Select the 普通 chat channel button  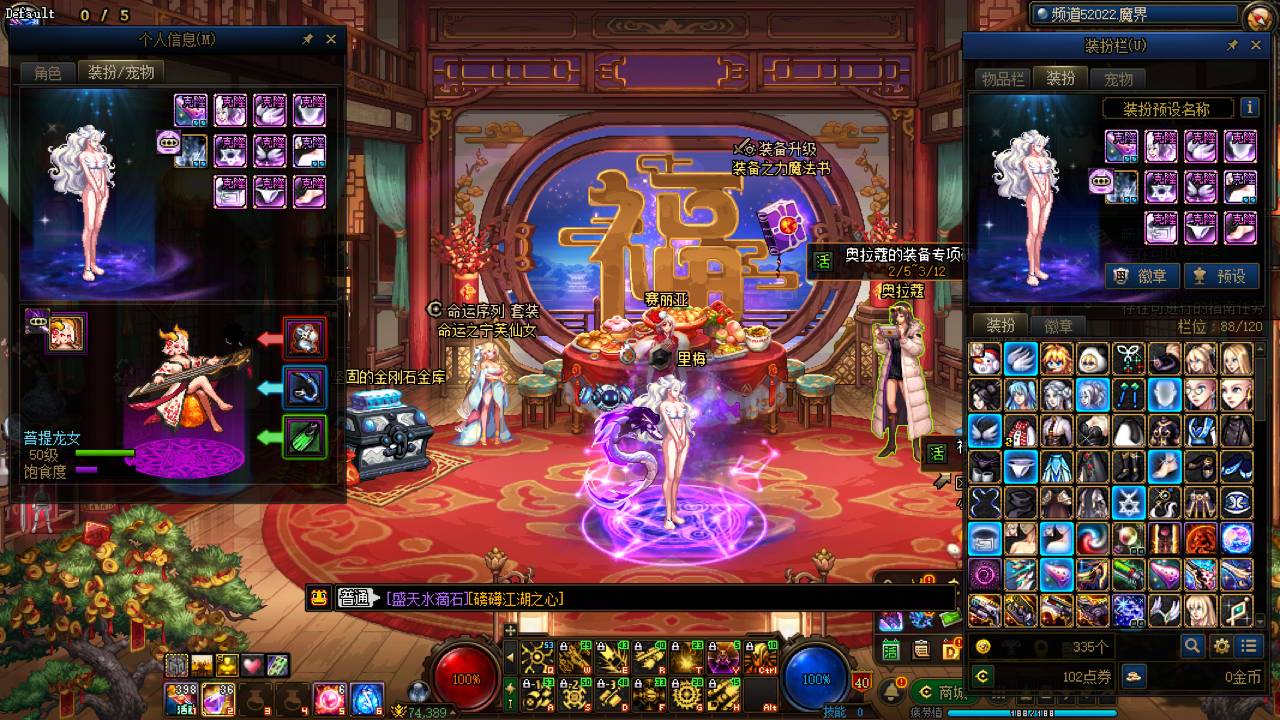[355, 598]
